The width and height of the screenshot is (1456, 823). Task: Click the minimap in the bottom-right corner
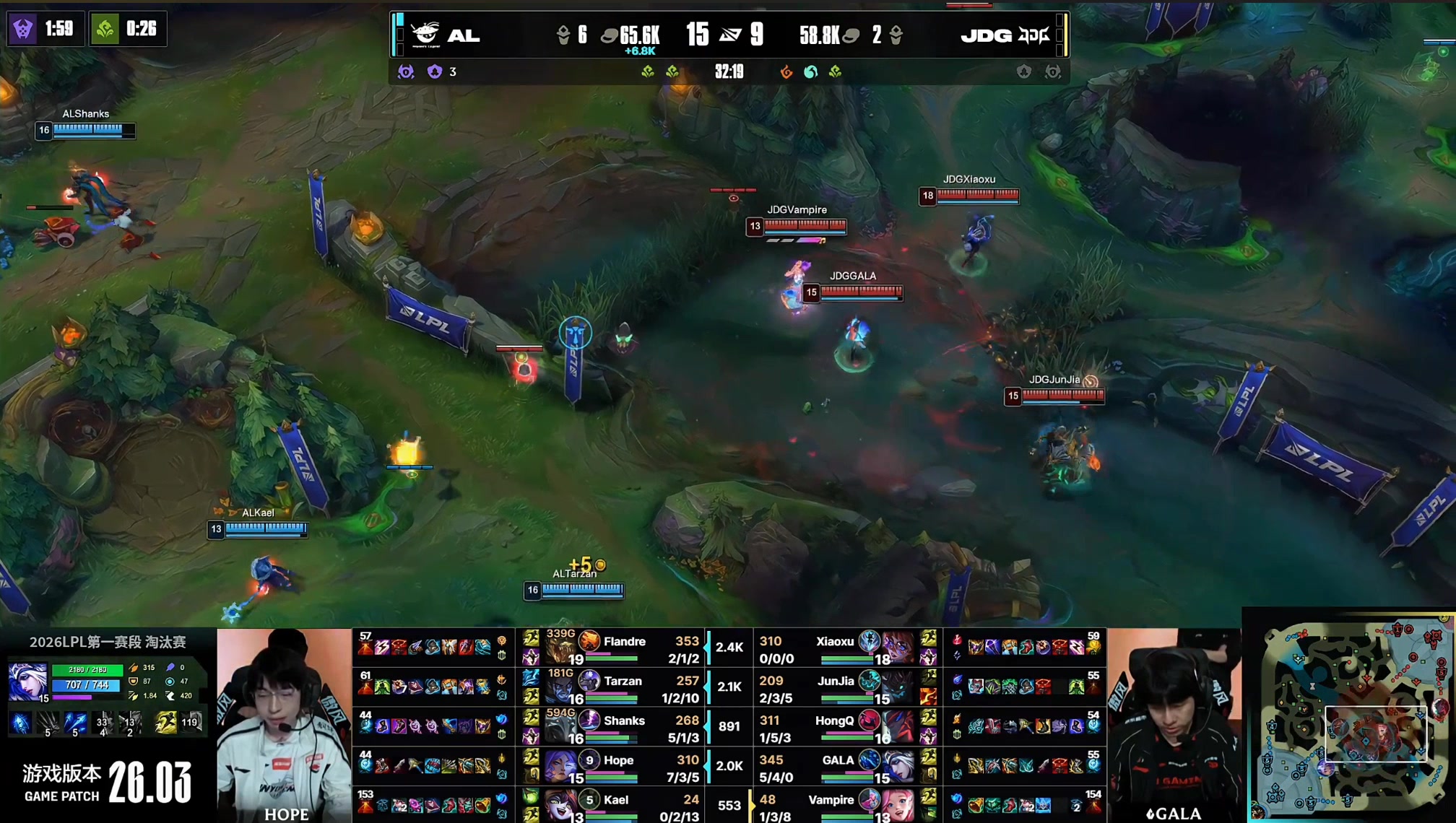point(1354,717)
